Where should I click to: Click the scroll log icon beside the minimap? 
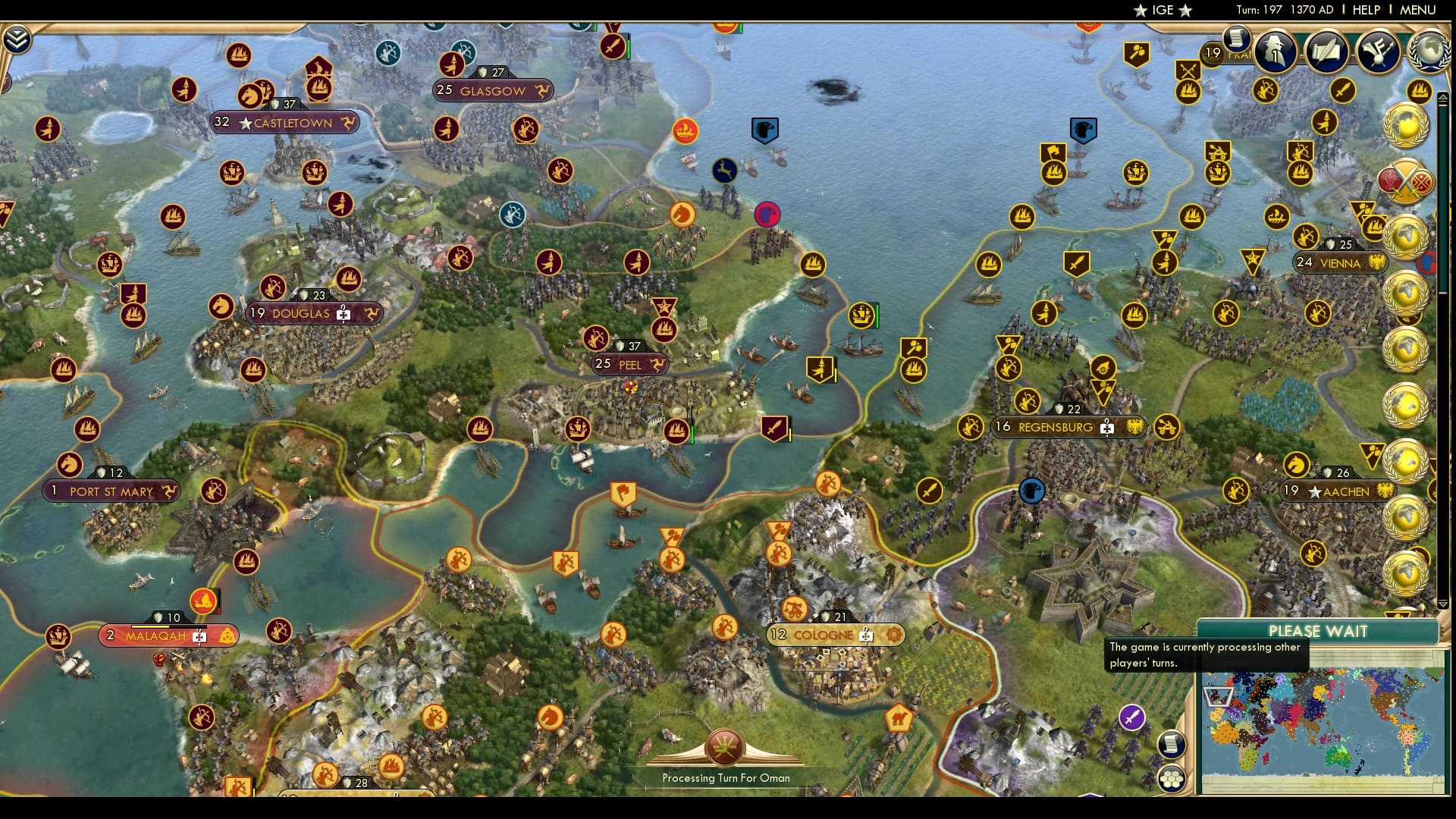tap(1172, 745)
